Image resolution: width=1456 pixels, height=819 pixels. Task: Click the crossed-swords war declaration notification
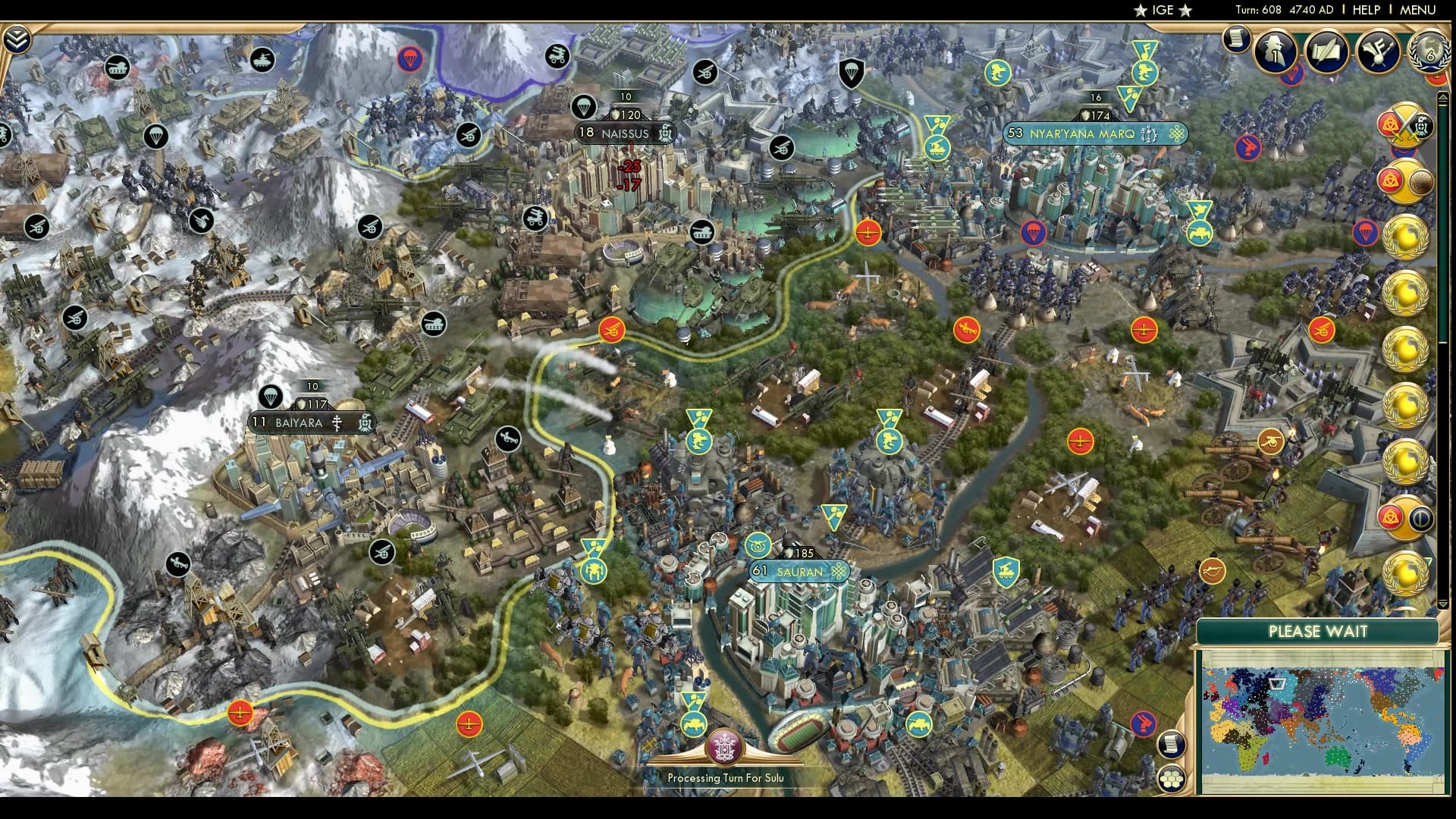click(x=1405, y=125)
